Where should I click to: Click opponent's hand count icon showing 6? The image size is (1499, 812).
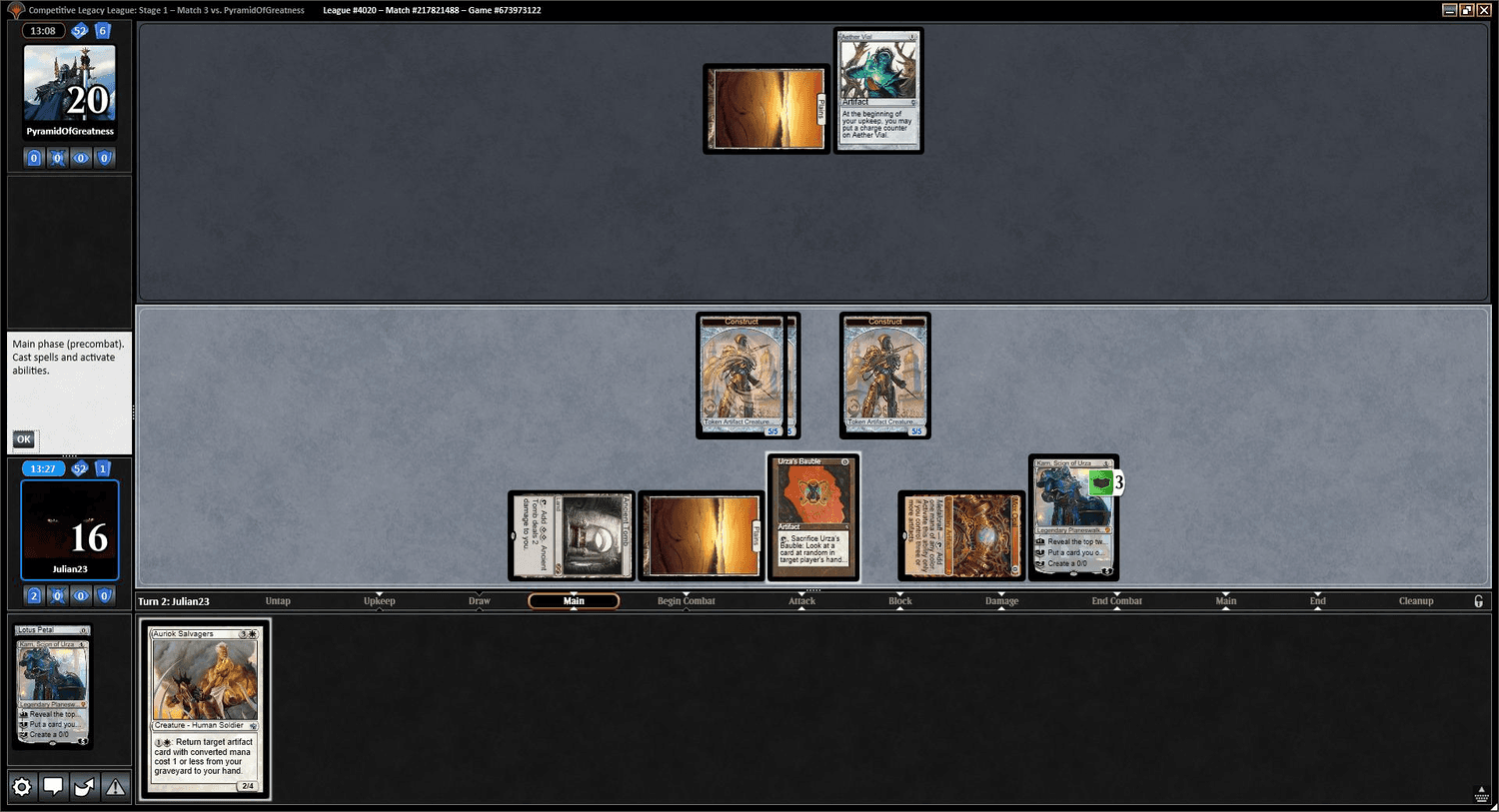[x=101, y=30]
